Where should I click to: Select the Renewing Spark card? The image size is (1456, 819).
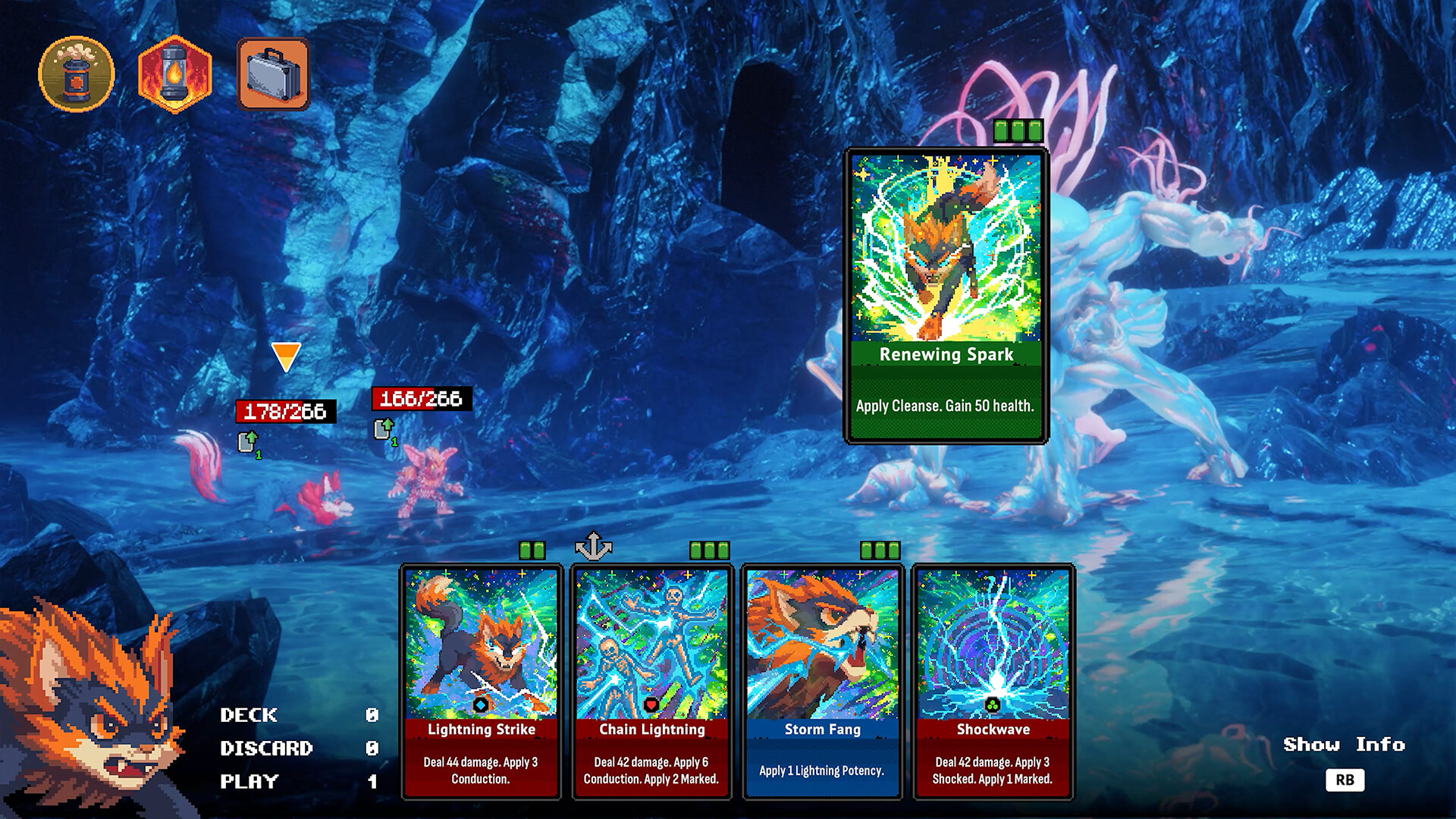click(x=946, y=296)
